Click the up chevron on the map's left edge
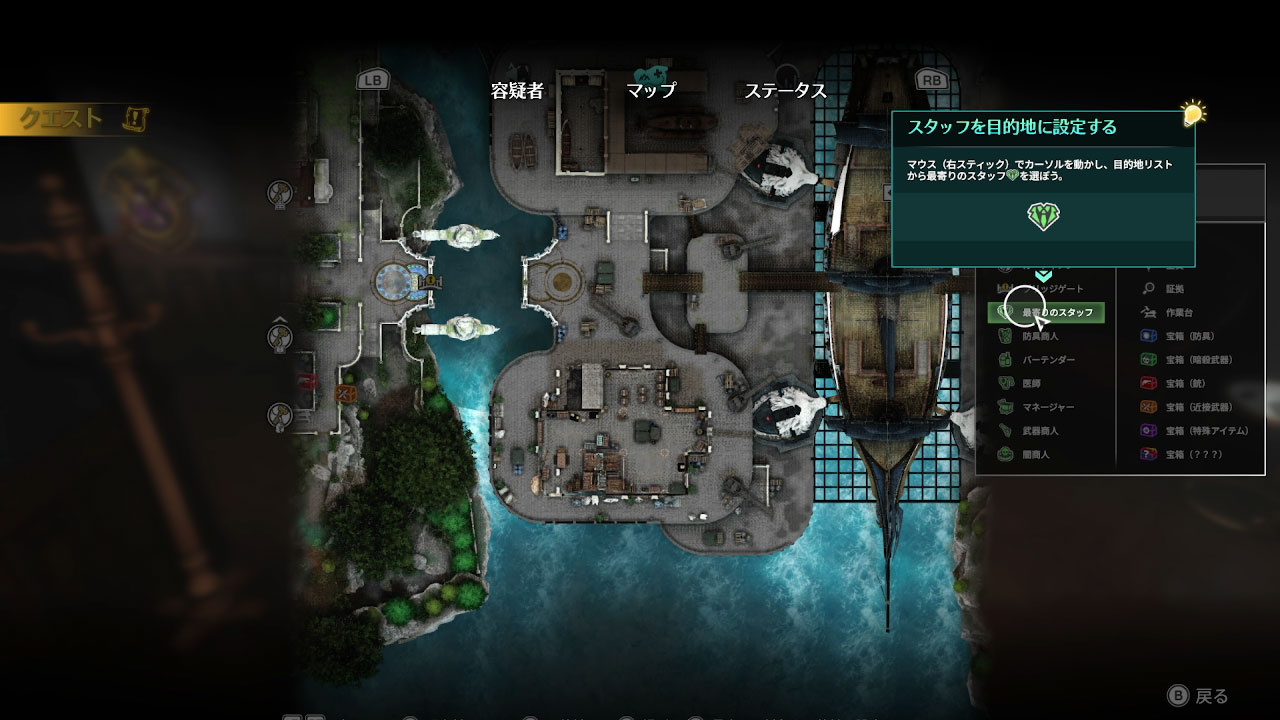This screenshot has height=720, width=1280. [x=280, y=319]
